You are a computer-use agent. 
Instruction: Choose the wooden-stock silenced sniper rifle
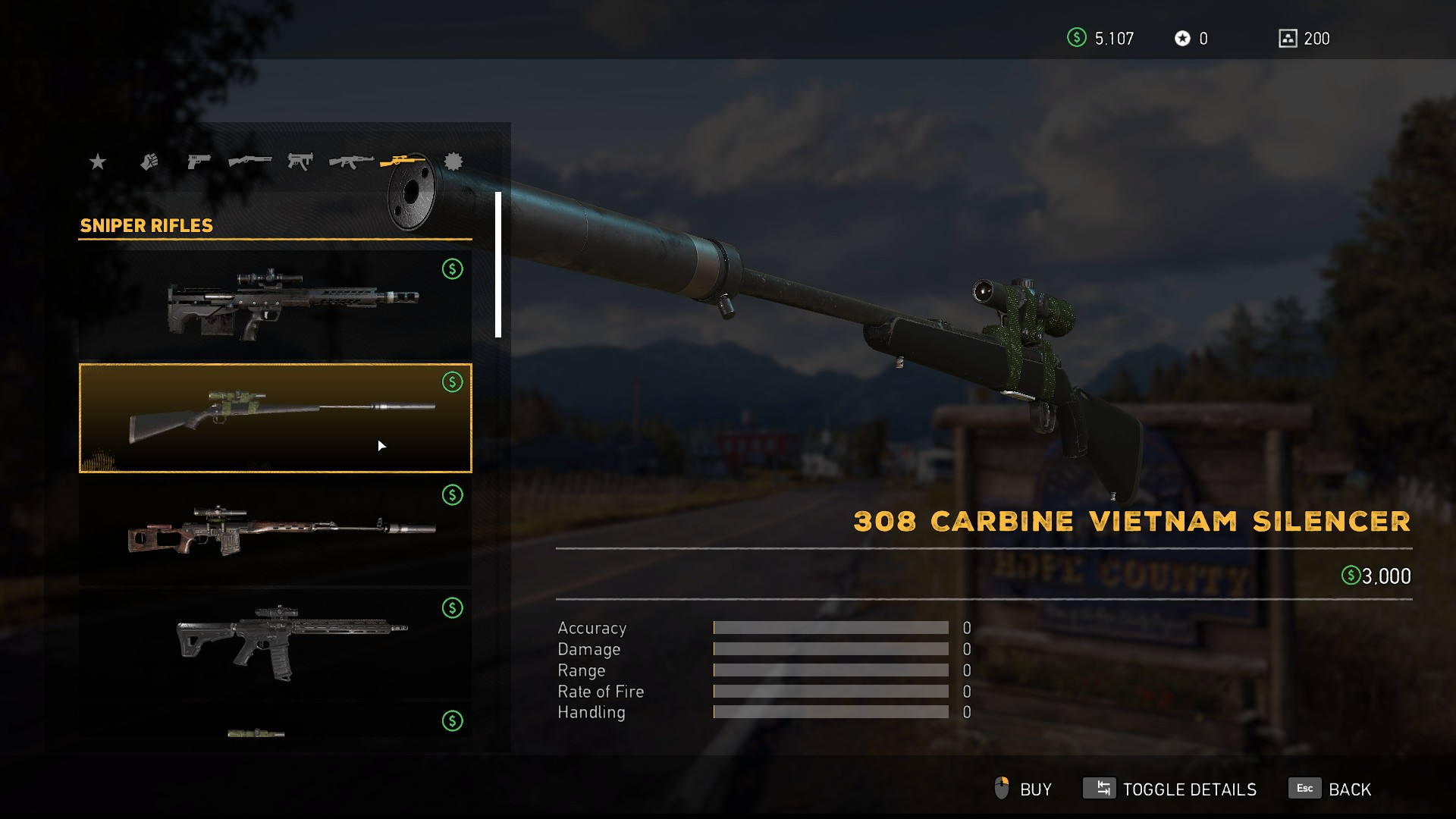275,531
